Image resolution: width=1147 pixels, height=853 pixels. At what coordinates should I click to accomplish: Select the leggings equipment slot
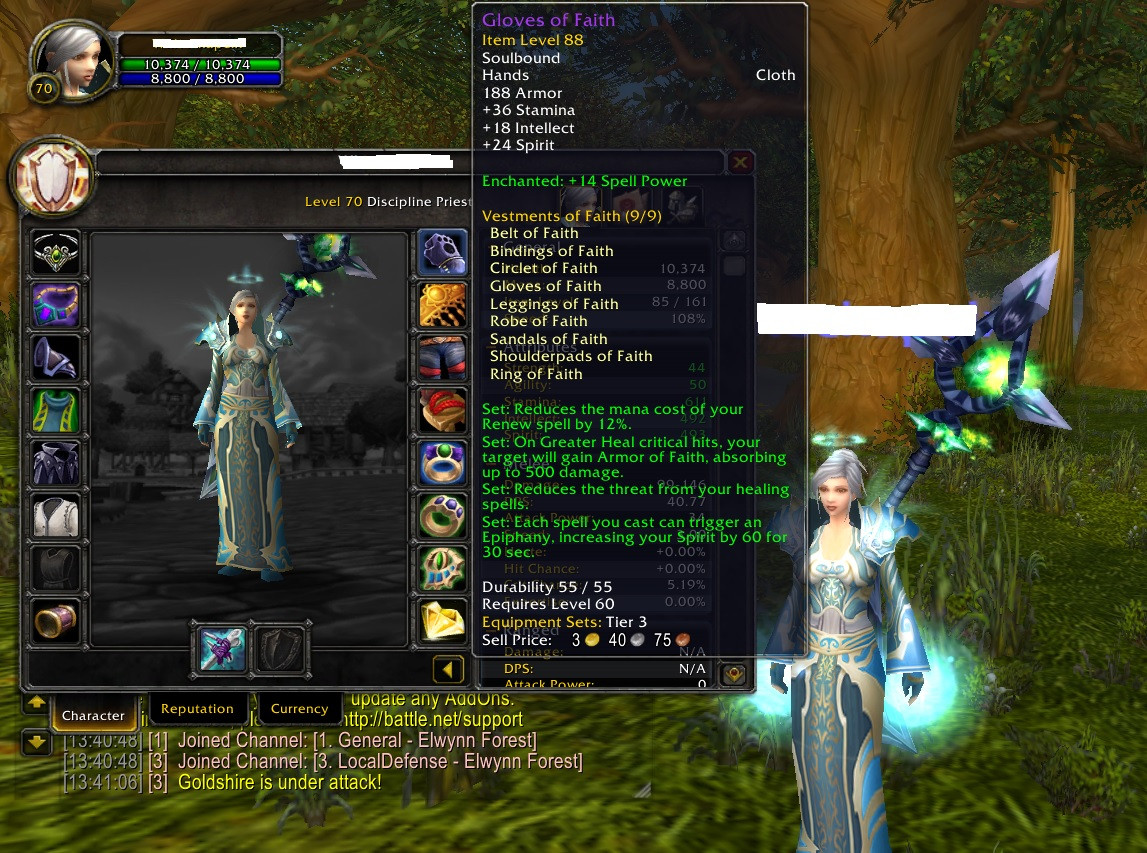point(442,358)
